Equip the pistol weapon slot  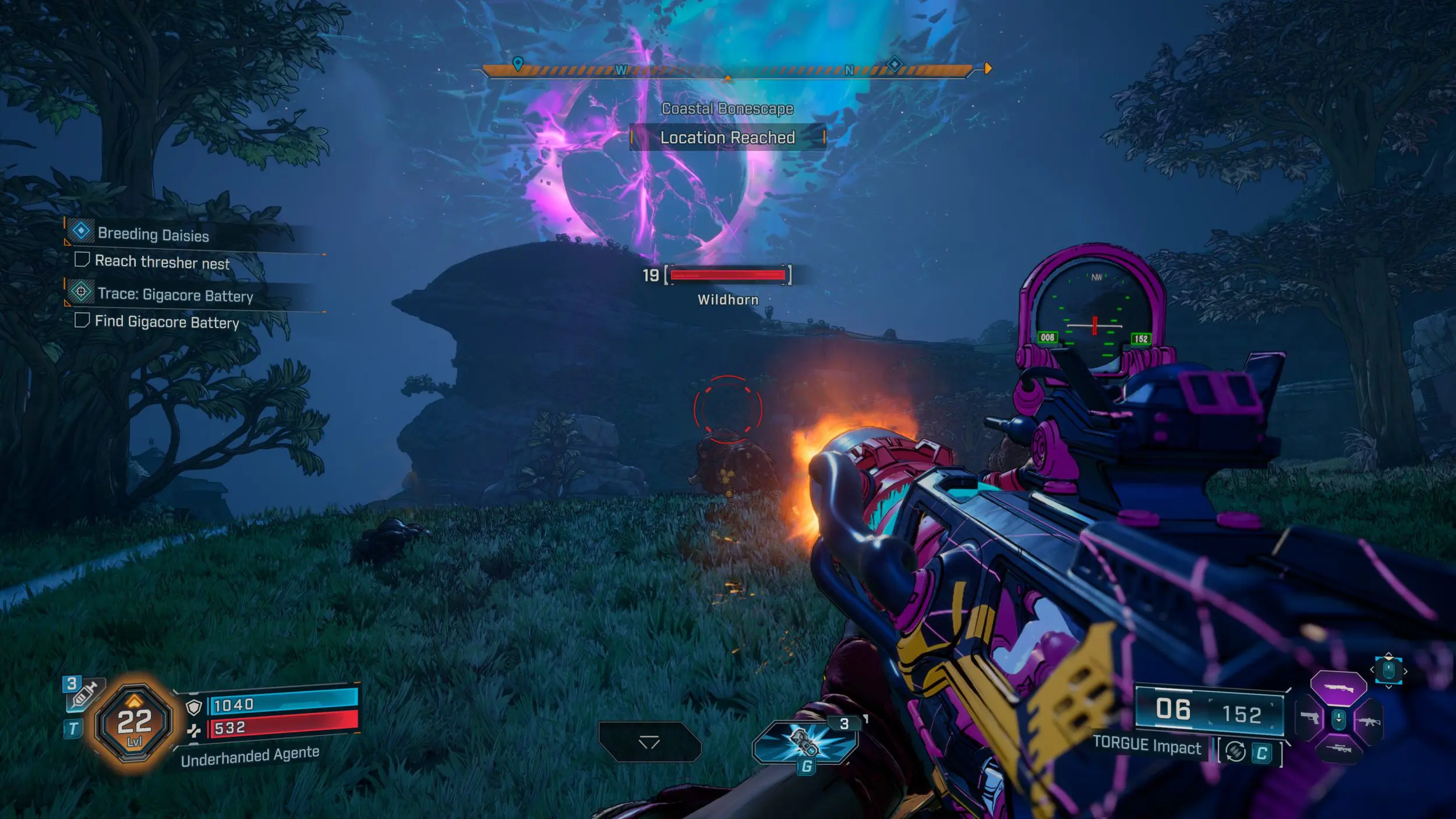point(1309,718)
